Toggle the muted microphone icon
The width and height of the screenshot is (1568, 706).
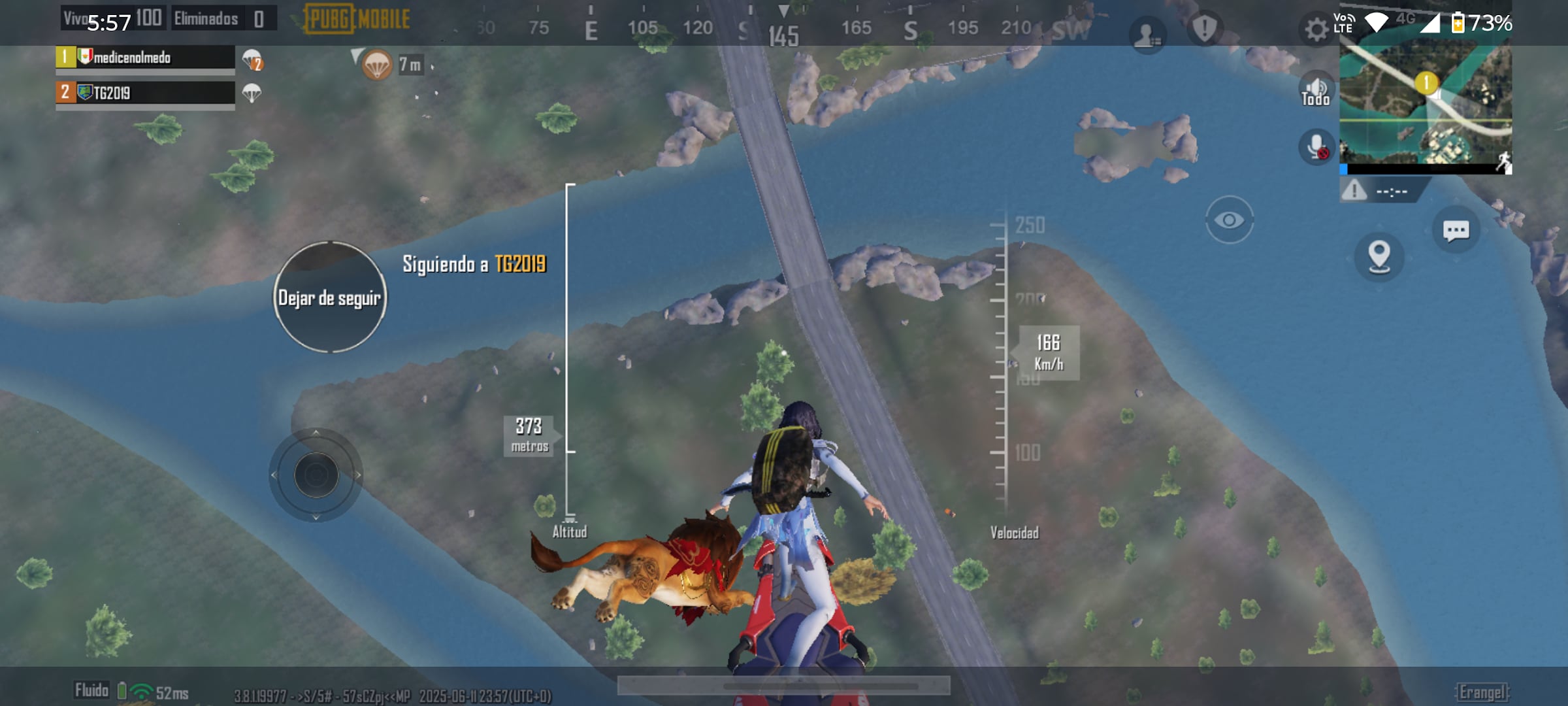tap(1315, 147)
